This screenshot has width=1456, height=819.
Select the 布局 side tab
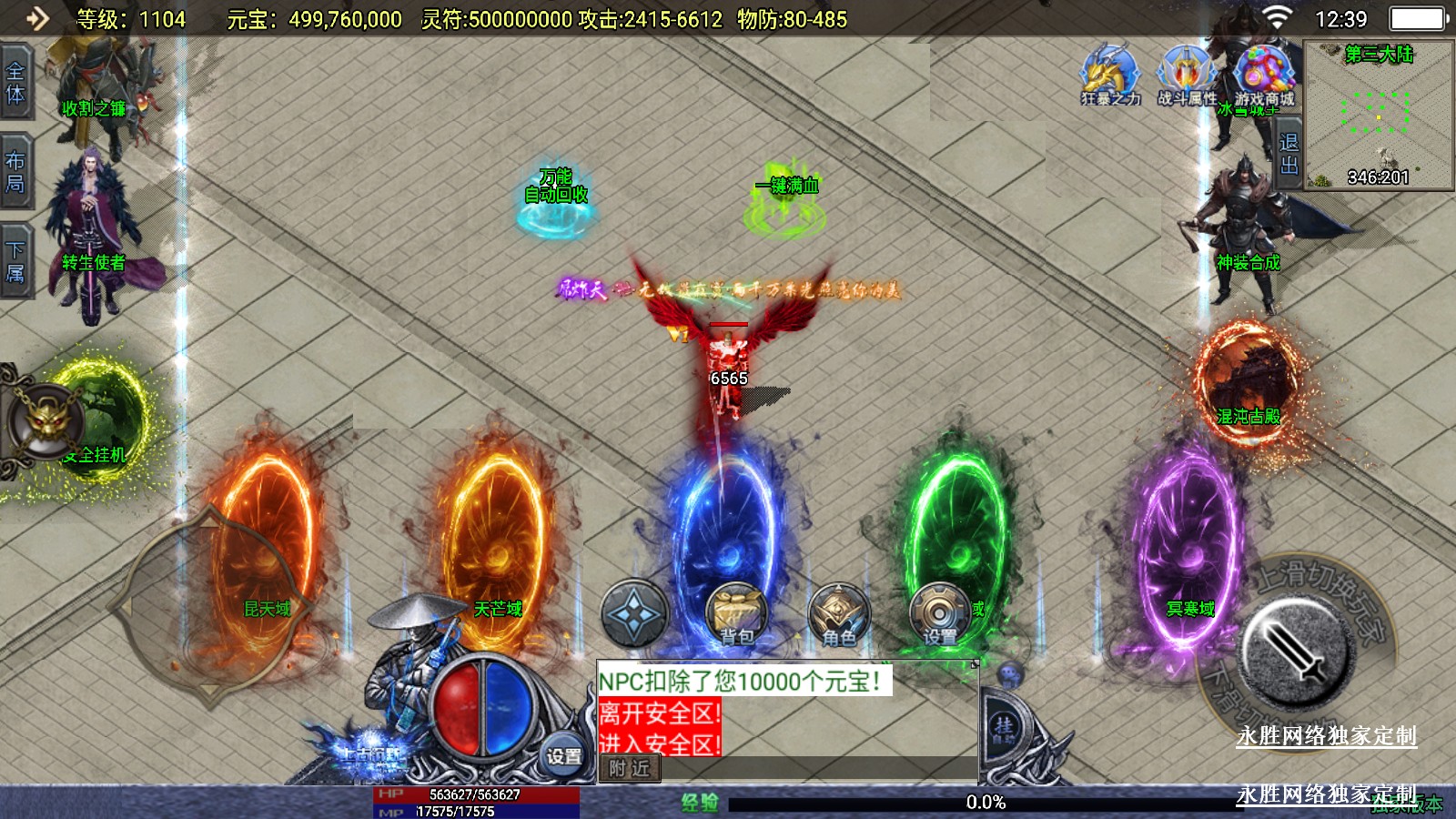(15, 171)
